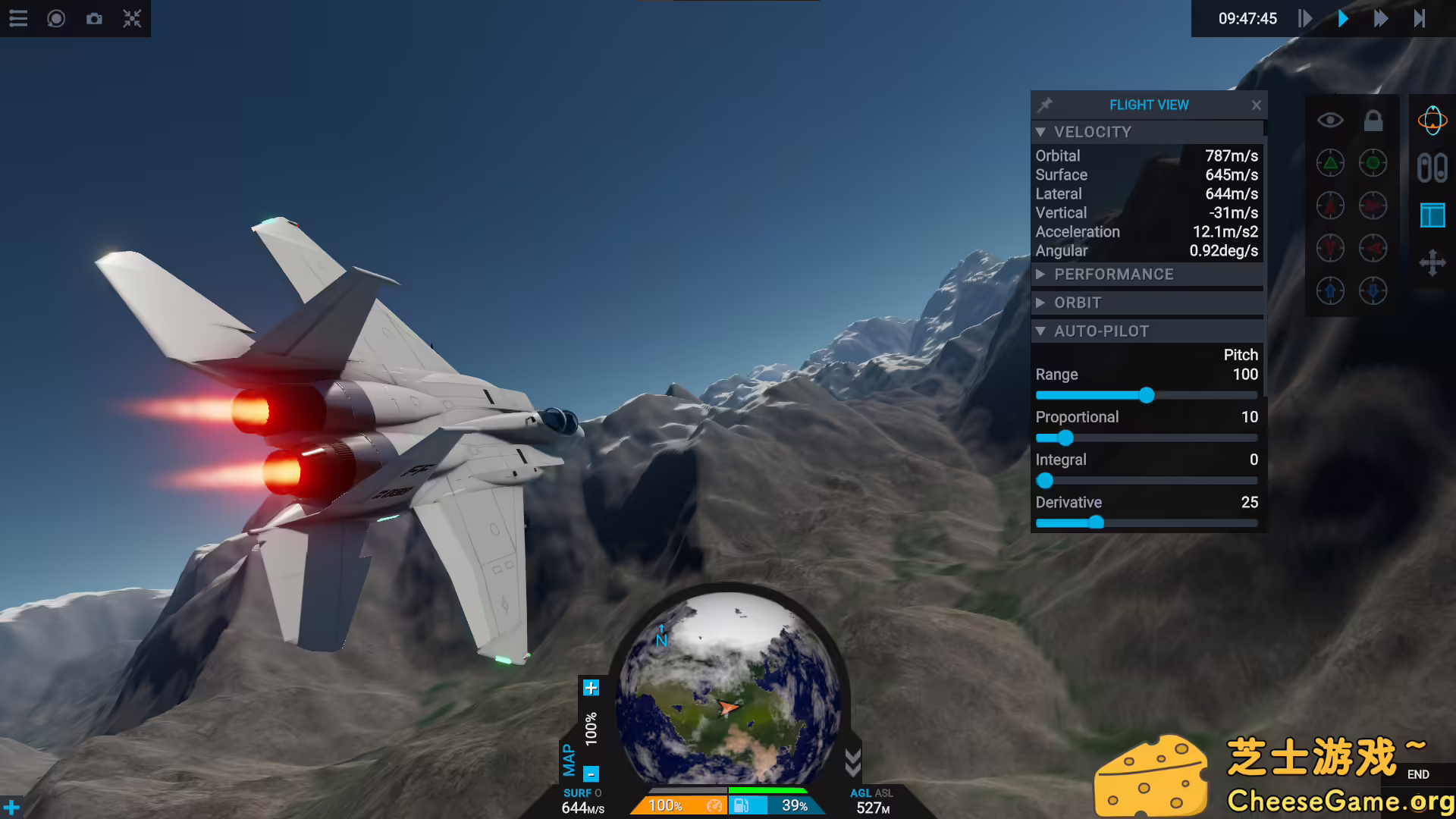Viewport: 1456px width, 819px height.
Task: Take a screenshot with the camera icon
Action: pyautogui.click(x=94, y=18)
